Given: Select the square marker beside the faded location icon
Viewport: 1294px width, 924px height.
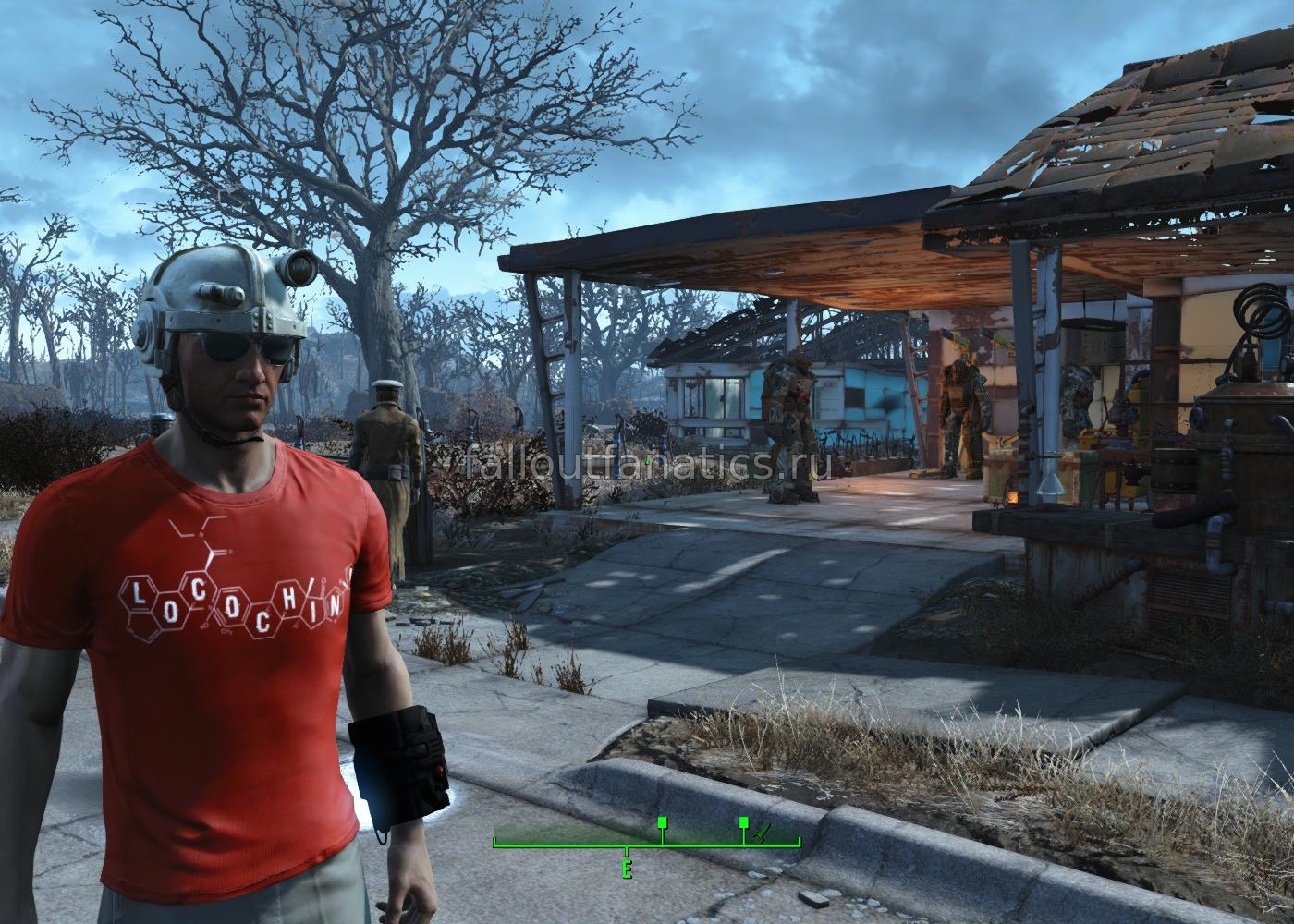Looking at the screenshot, I should tap(743, 821).
